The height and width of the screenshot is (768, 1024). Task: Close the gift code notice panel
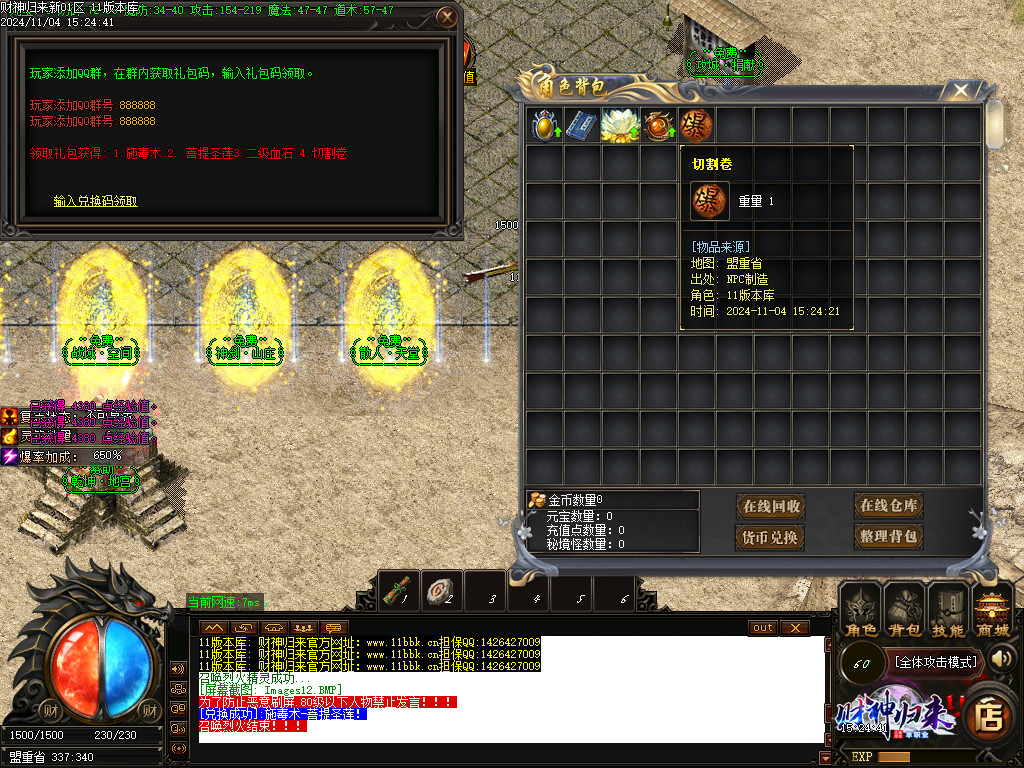pyautogui.click(x=447, y=17)
